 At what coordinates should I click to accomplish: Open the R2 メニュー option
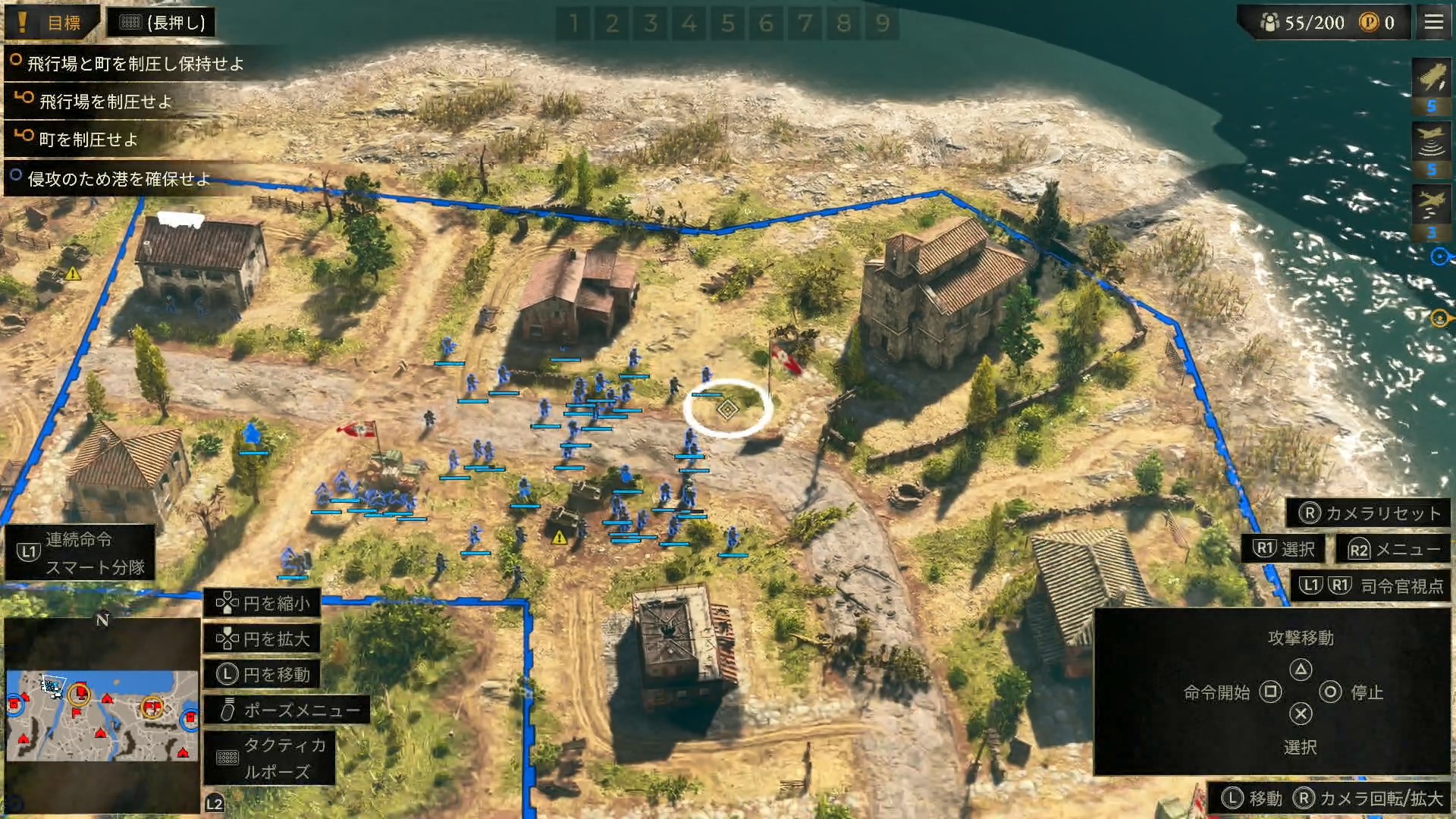tap(1392, 549)
